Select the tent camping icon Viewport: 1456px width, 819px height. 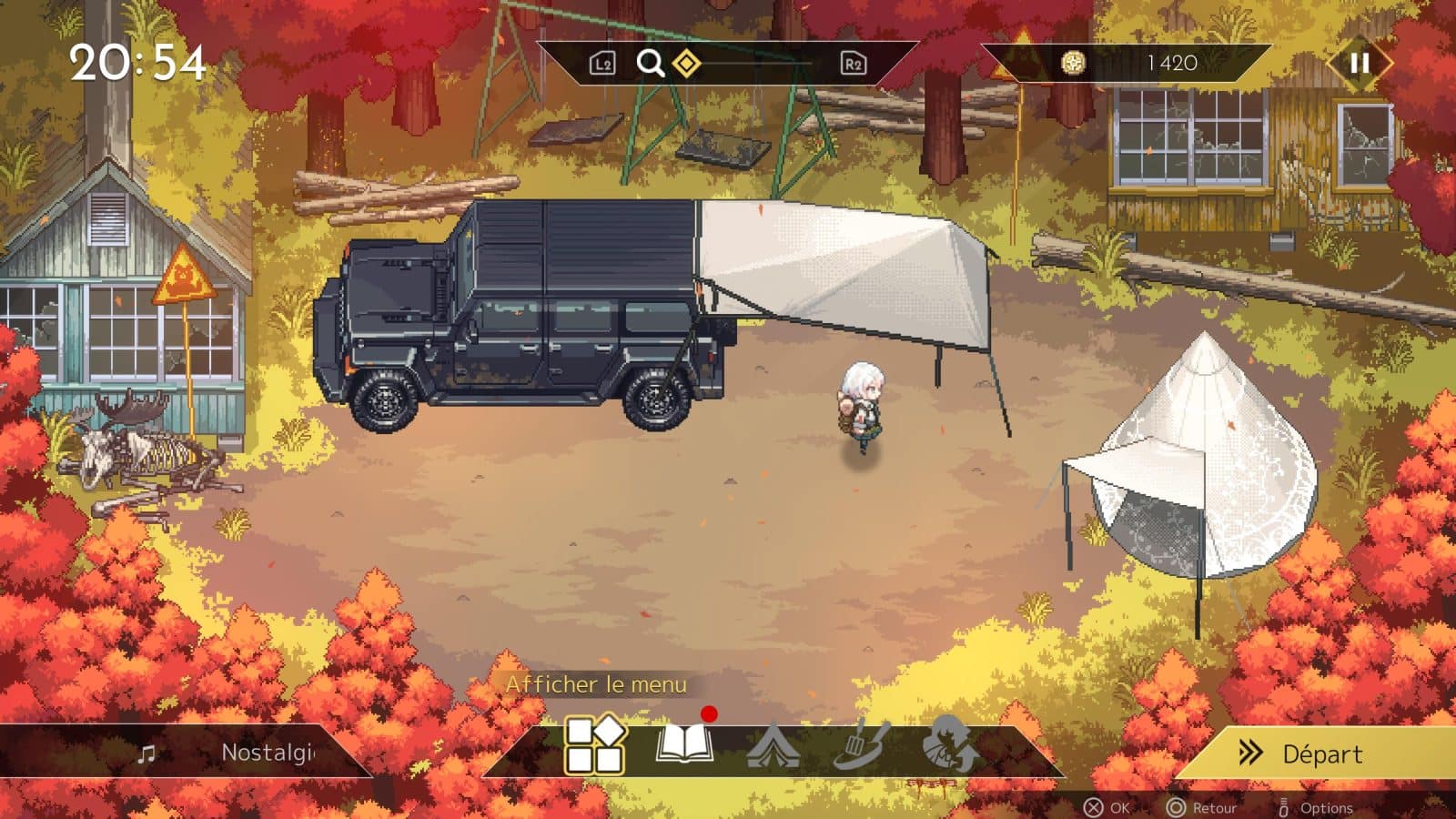pos(773,747)
